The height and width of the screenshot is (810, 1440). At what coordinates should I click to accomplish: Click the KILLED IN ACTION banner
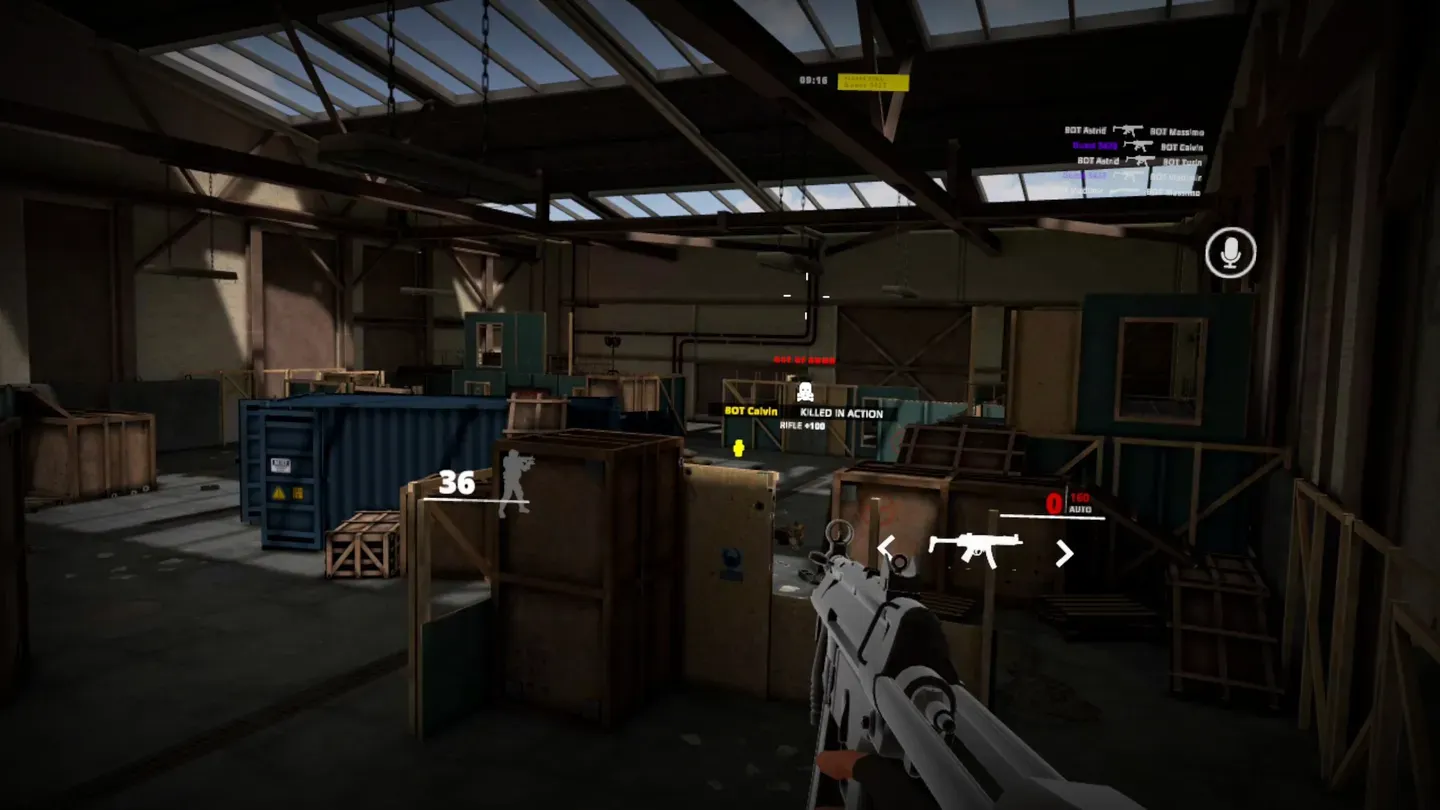coord(842,412)
